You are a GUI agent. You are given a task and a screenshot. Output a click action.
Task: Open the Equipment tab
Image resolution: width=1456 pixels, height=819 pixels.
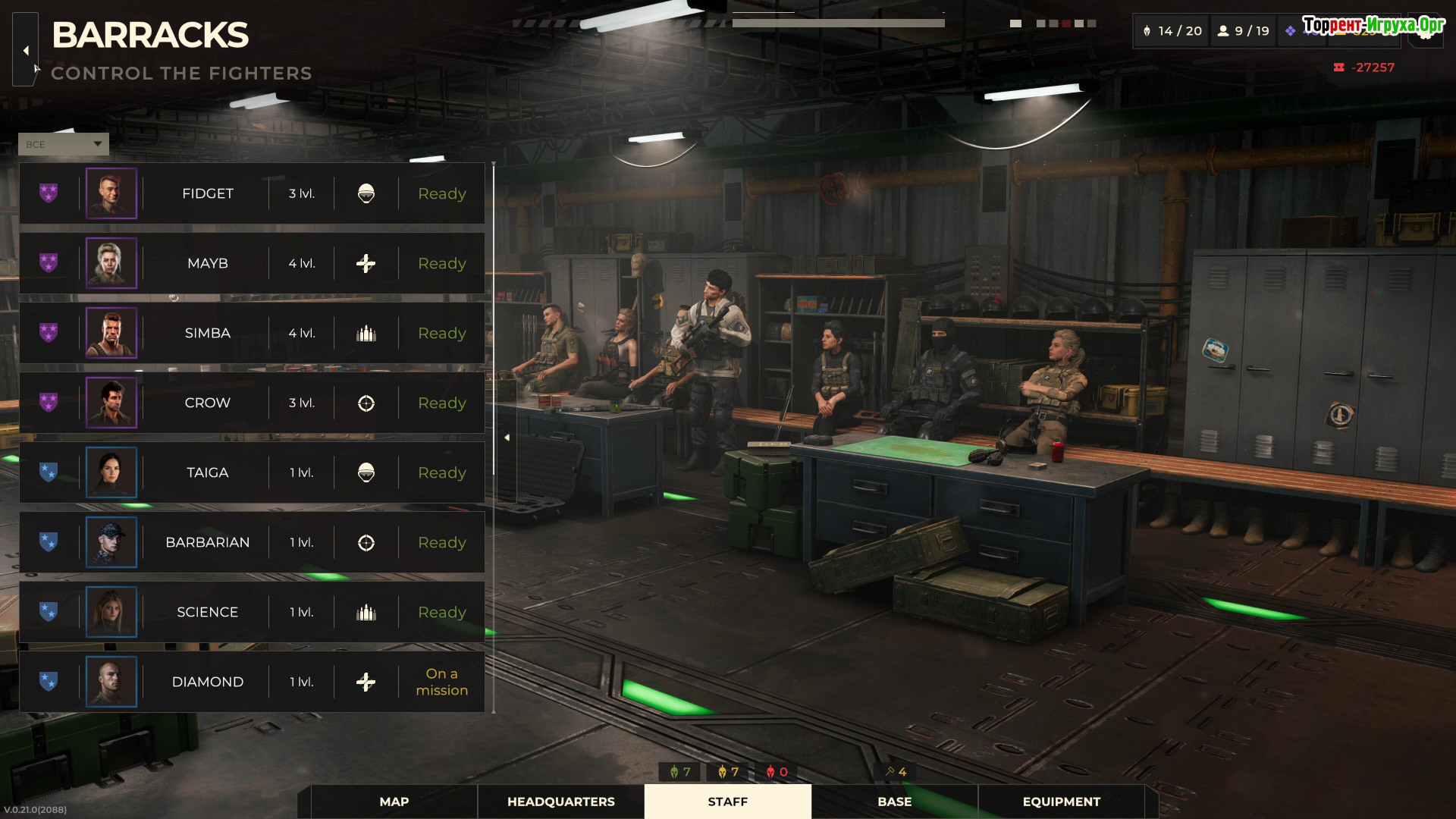(x=1062, y=802)
